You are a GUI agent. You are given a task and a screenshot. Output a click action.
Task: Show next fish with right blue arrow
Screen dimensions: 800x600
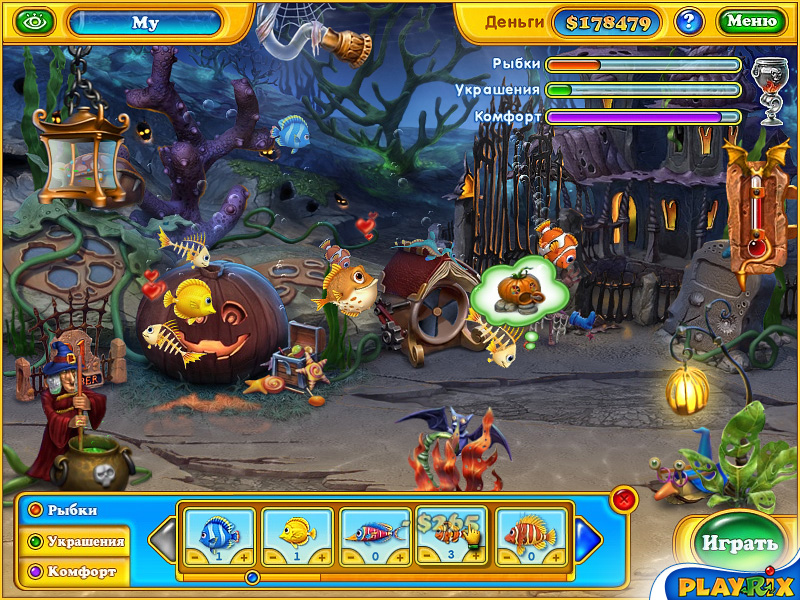tap(589, 539)
